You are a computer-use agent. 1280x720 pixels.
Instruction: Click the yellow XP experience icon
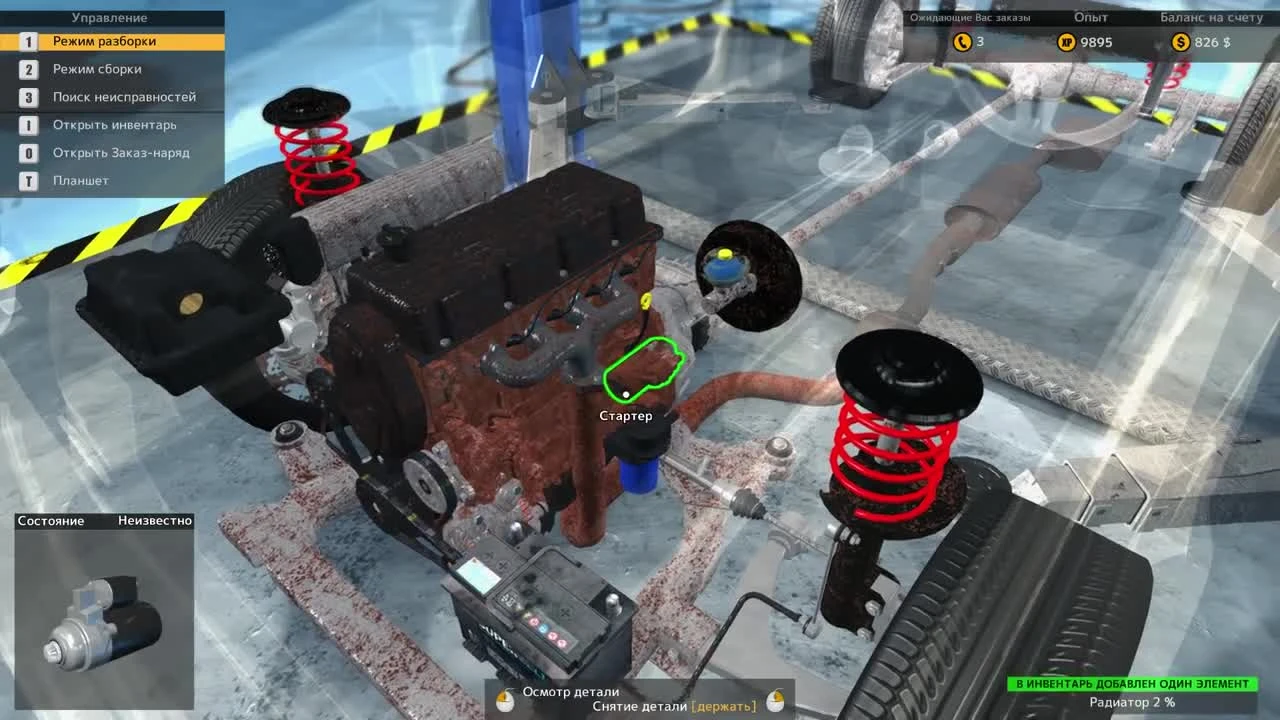coord(1067,42)
